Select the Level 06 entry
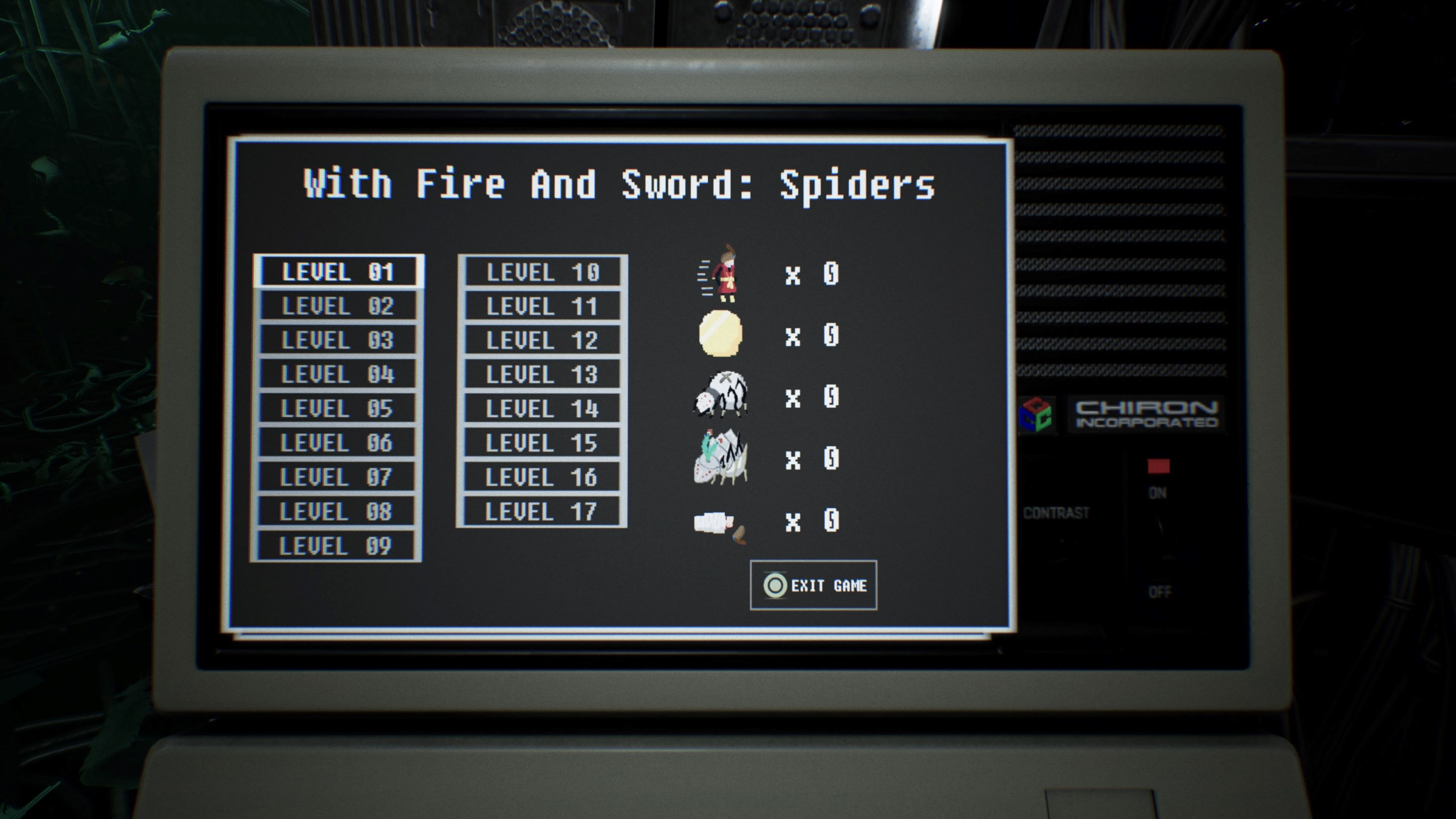 tap(337, 443)
